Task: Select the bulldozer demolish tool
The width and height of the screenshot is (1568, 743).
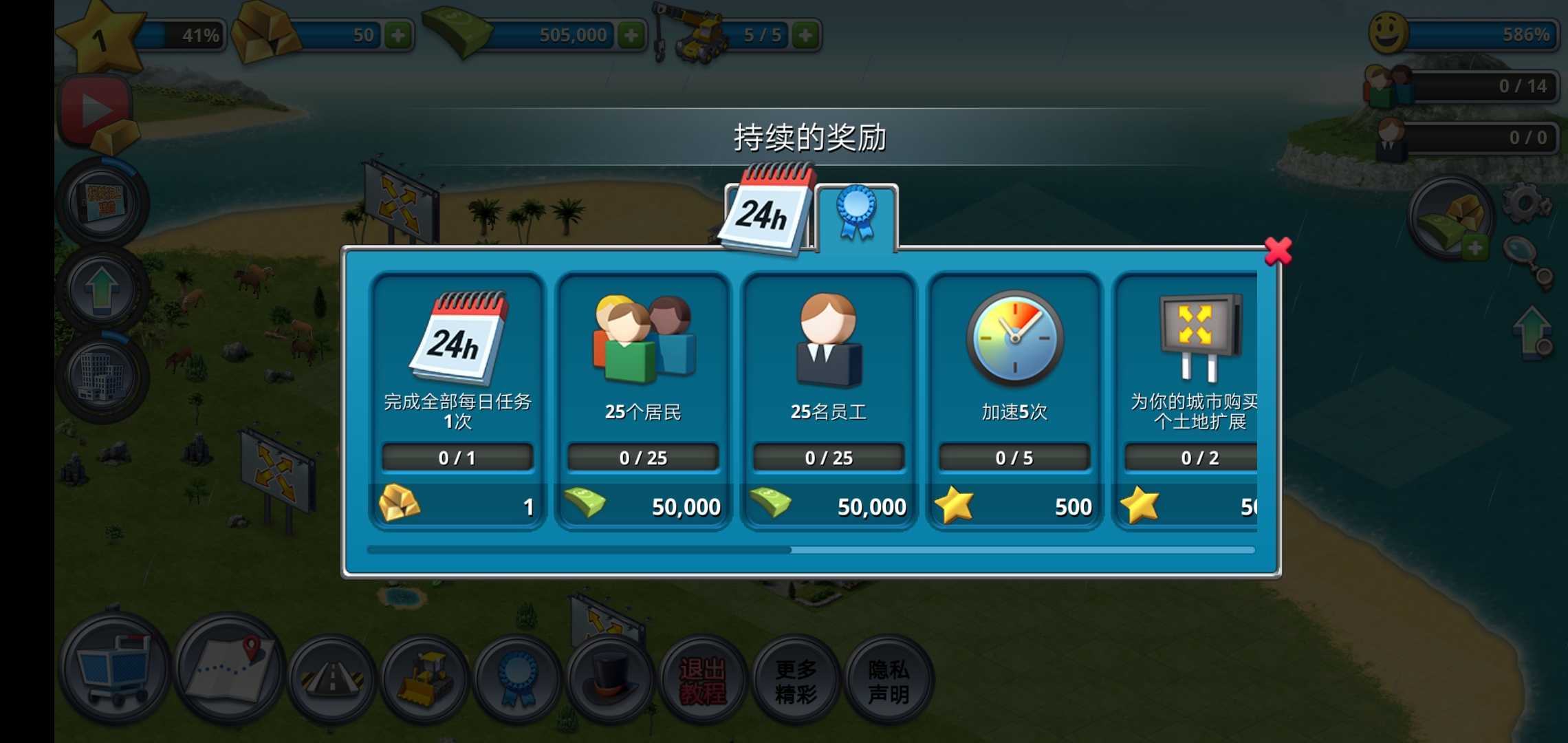Action: (x=423, y=678)
